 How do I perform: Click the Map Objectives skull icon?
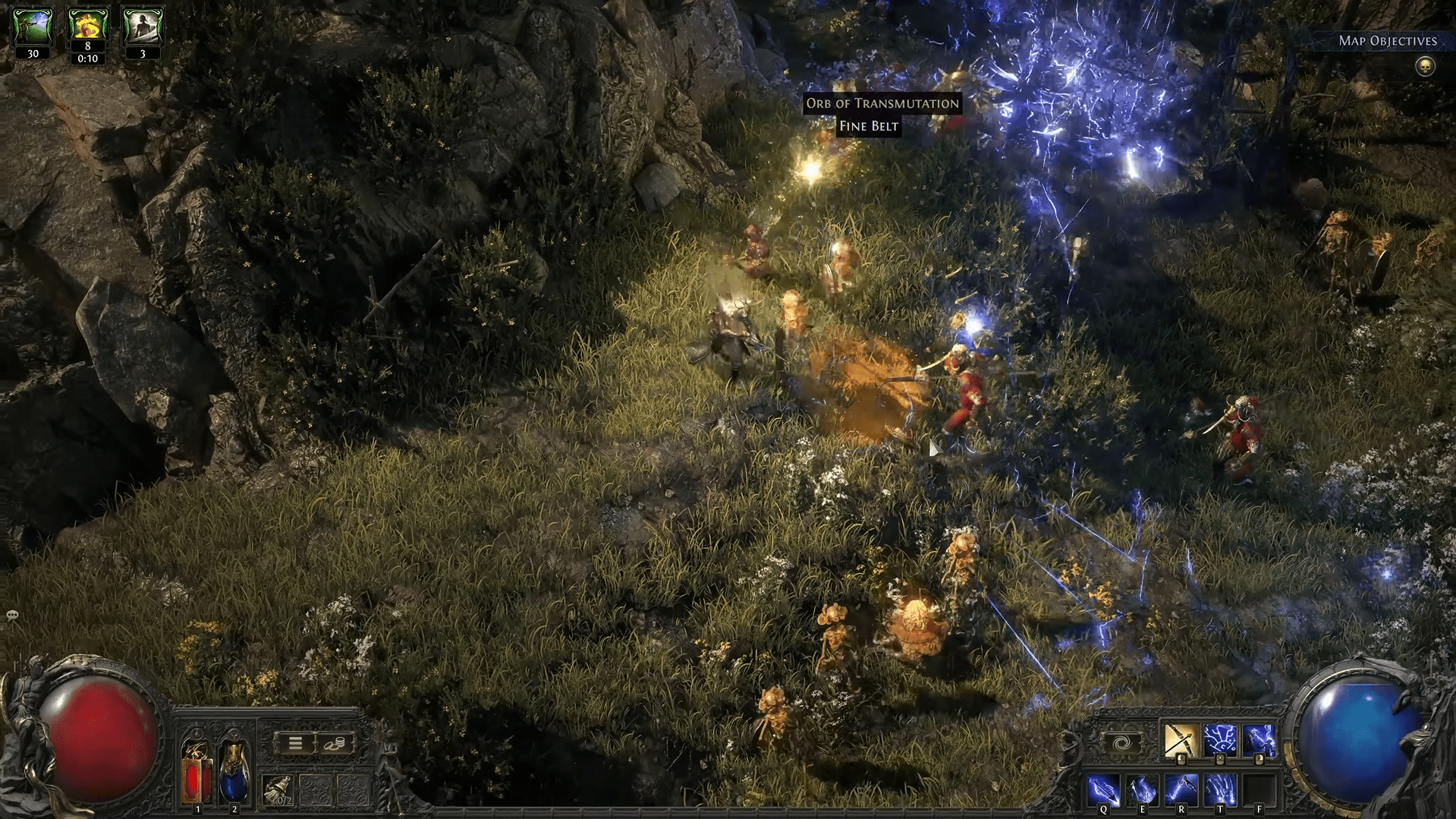click(1425, 68)
